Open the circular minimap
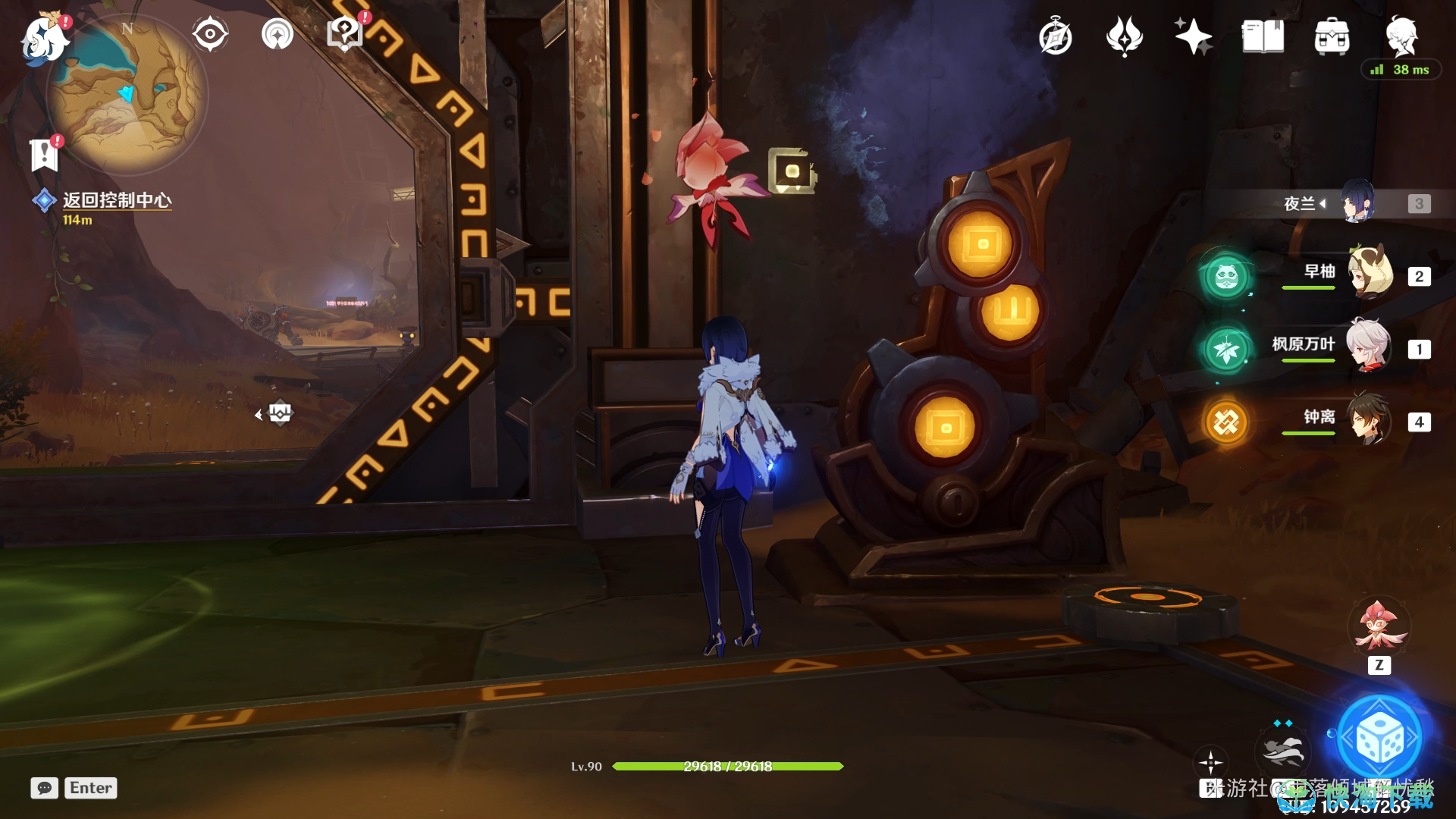Screen dimensions: 1456x819 click(127, 95)
